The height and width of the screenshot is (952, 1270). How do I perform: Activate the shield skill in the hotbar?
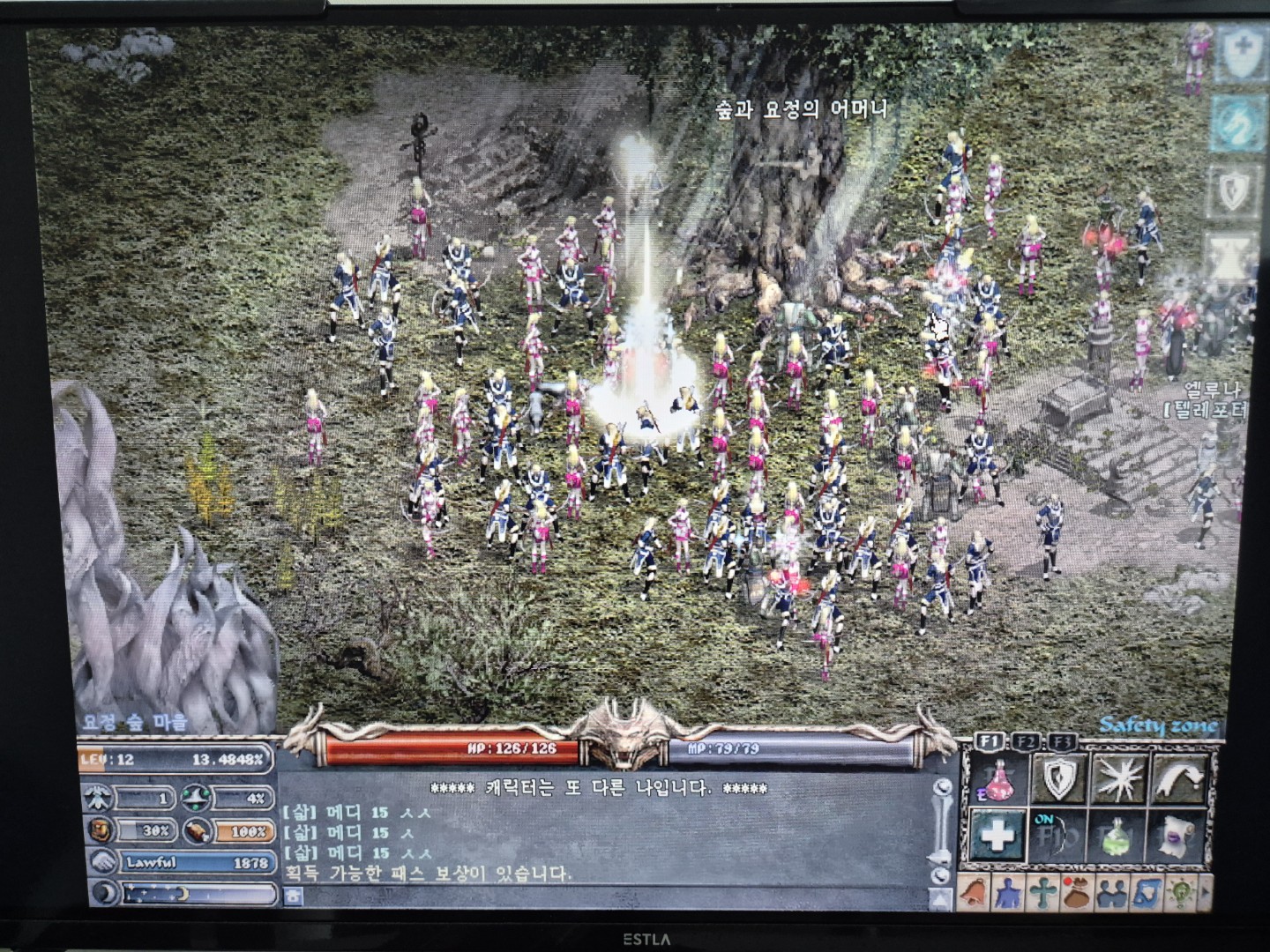click(x=1058, y=780)
